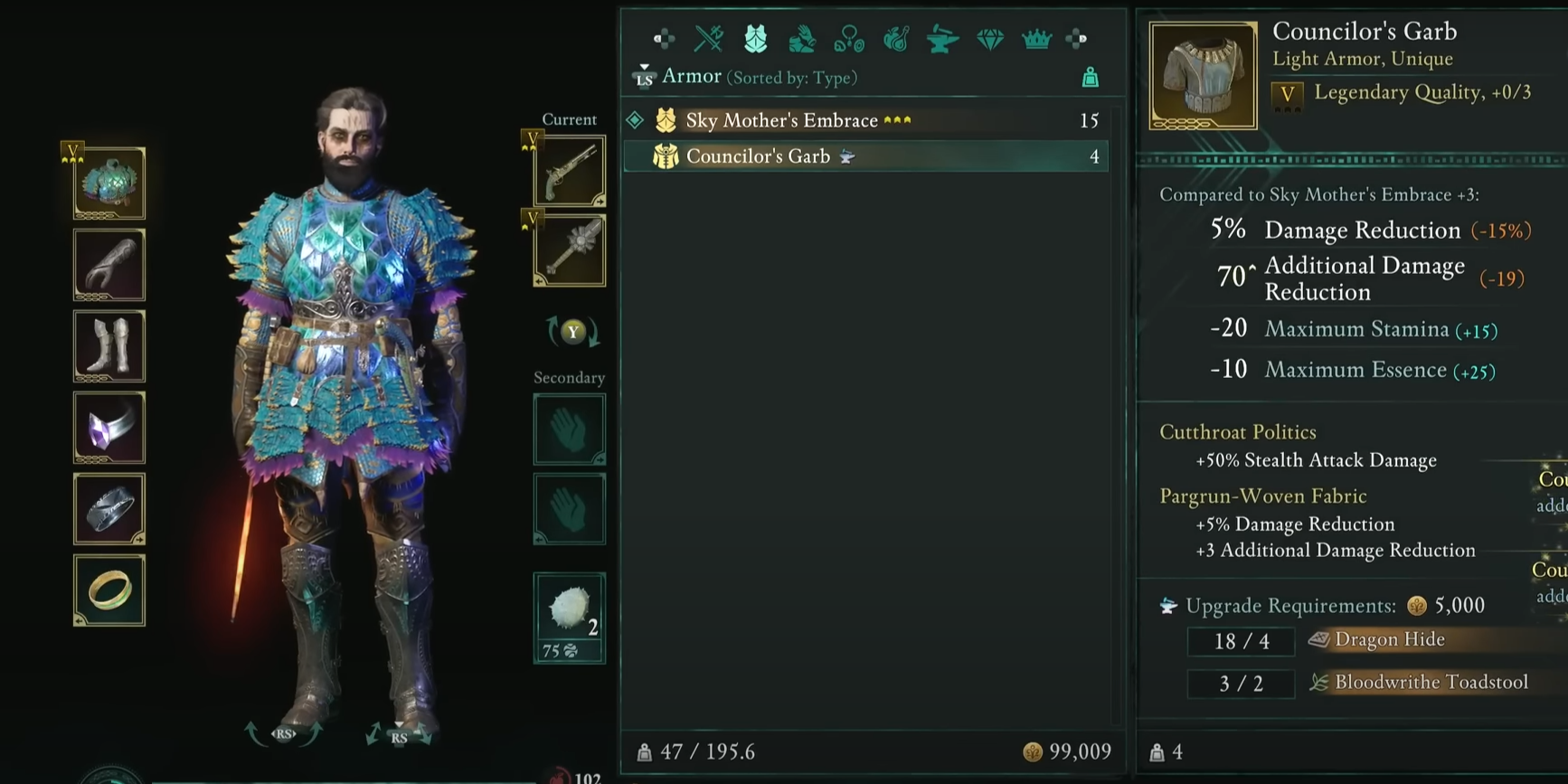Image resolution: width=1568 pixels, height=784 pixels.
Task: Click the anvil crafting category icon
Action: 941,39
